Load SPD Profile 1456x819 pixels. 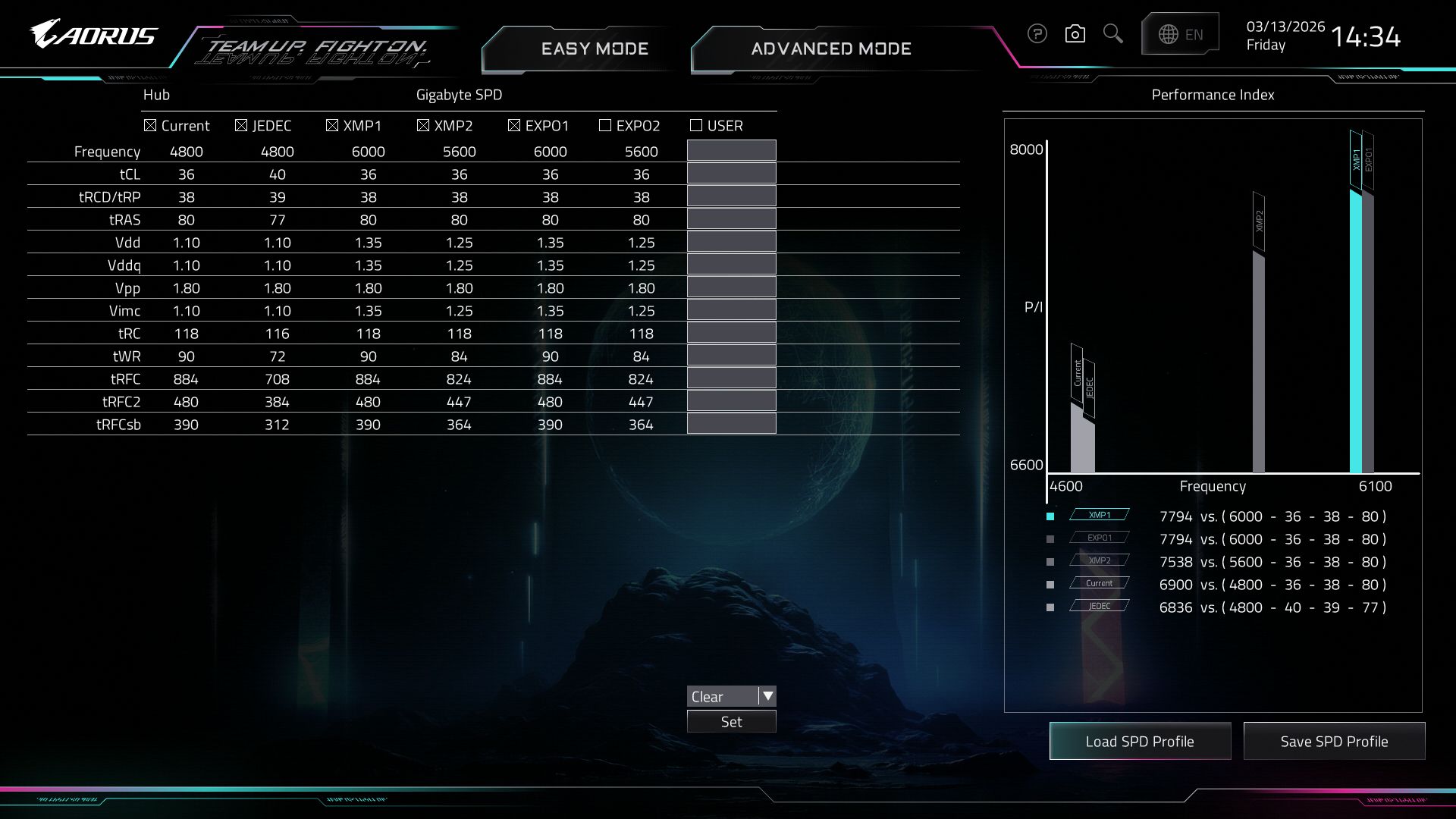1139,742
